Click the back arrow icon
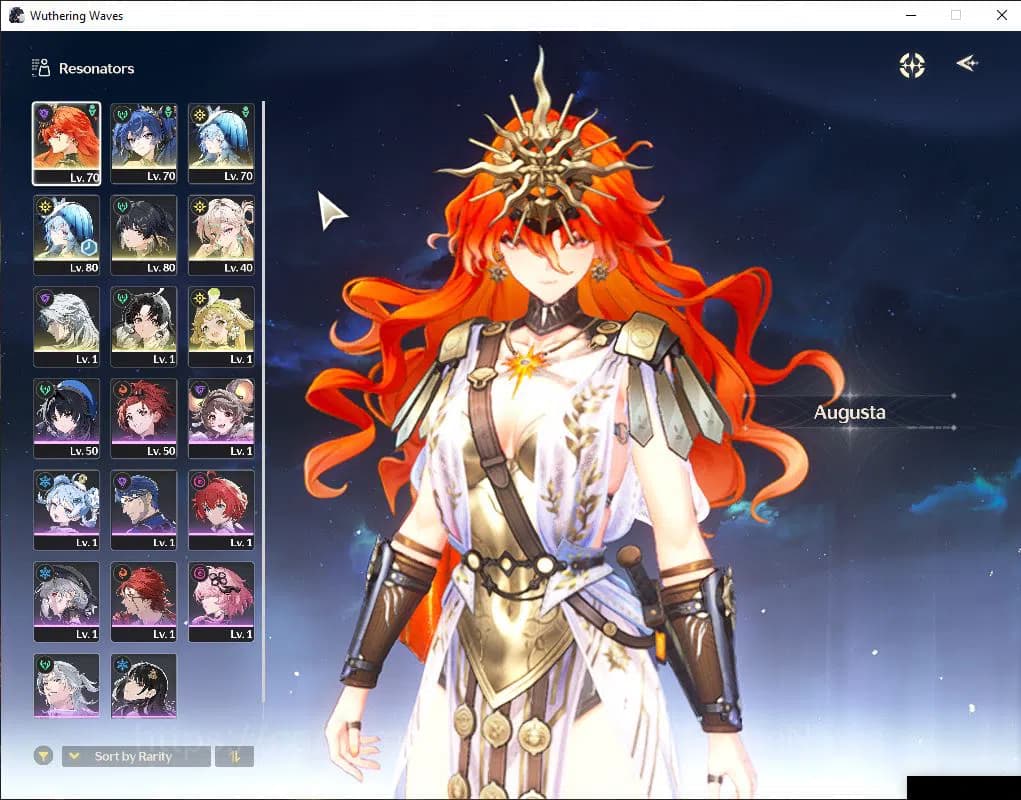 tap(966, 64)
